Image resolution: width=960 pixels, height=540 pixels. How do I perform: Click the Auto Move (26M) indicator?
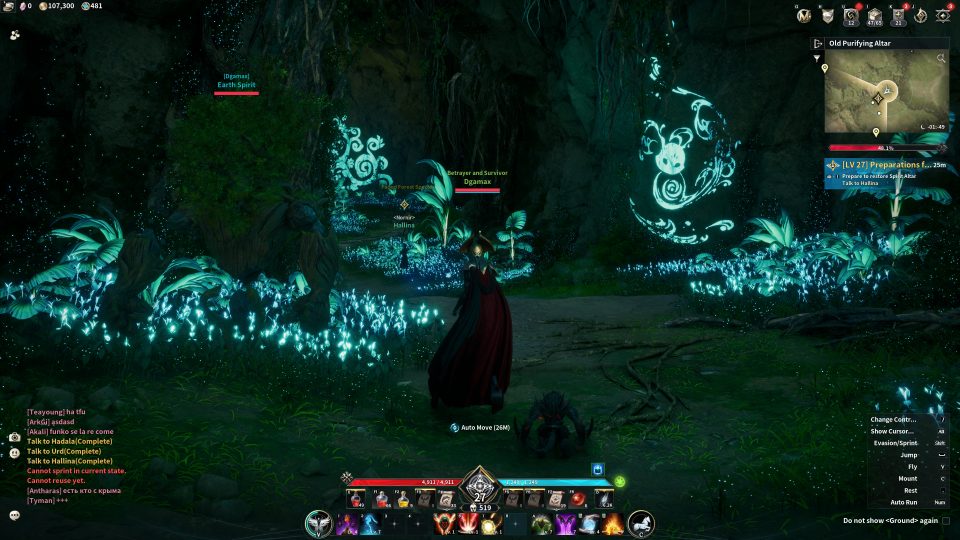click(480, 427)
